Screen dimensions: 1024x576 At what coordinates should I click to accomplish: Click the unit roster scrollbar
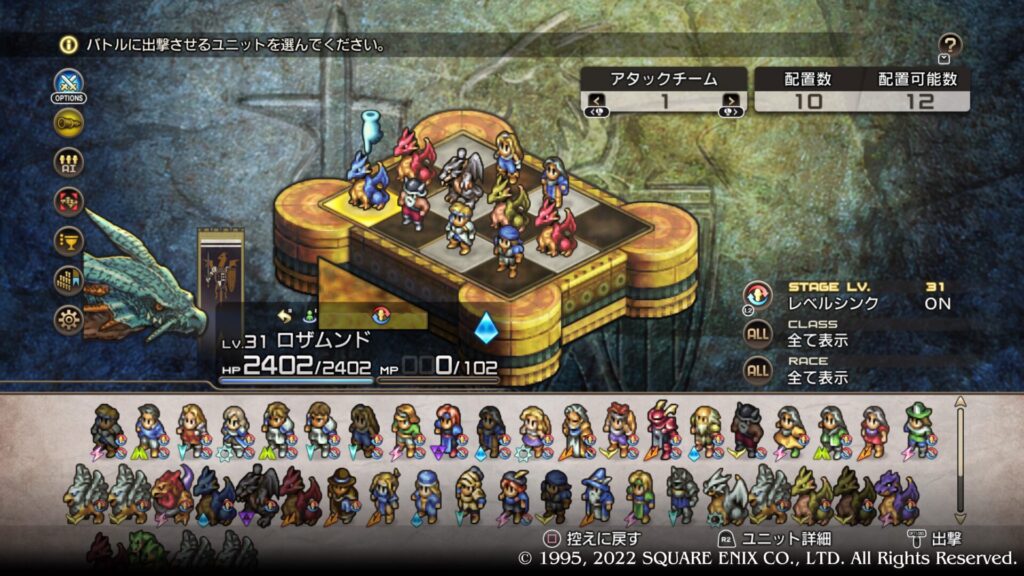(961, 460)
